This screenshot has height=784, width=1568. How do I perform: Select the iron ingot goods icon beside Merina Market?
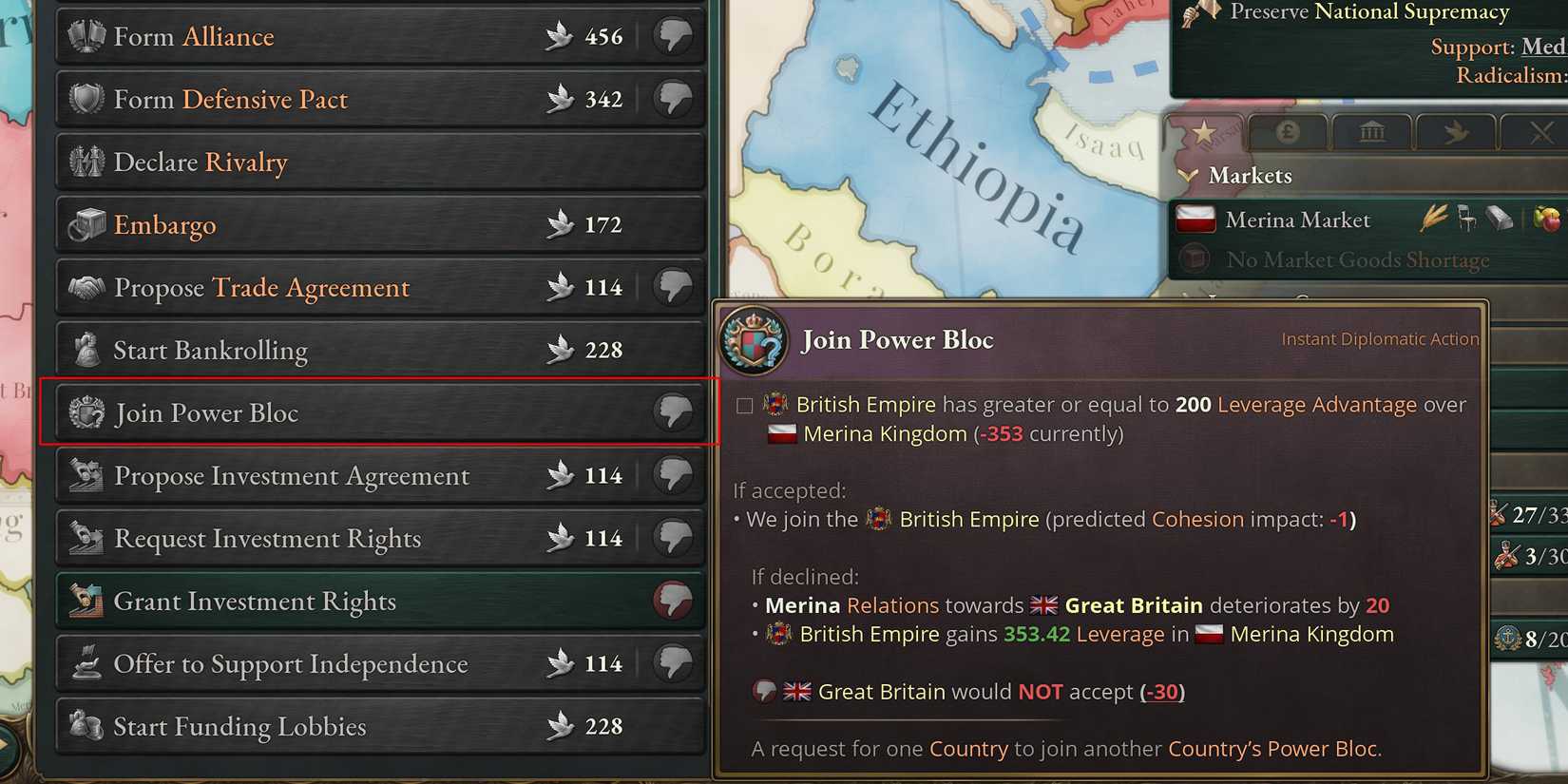1499,219
